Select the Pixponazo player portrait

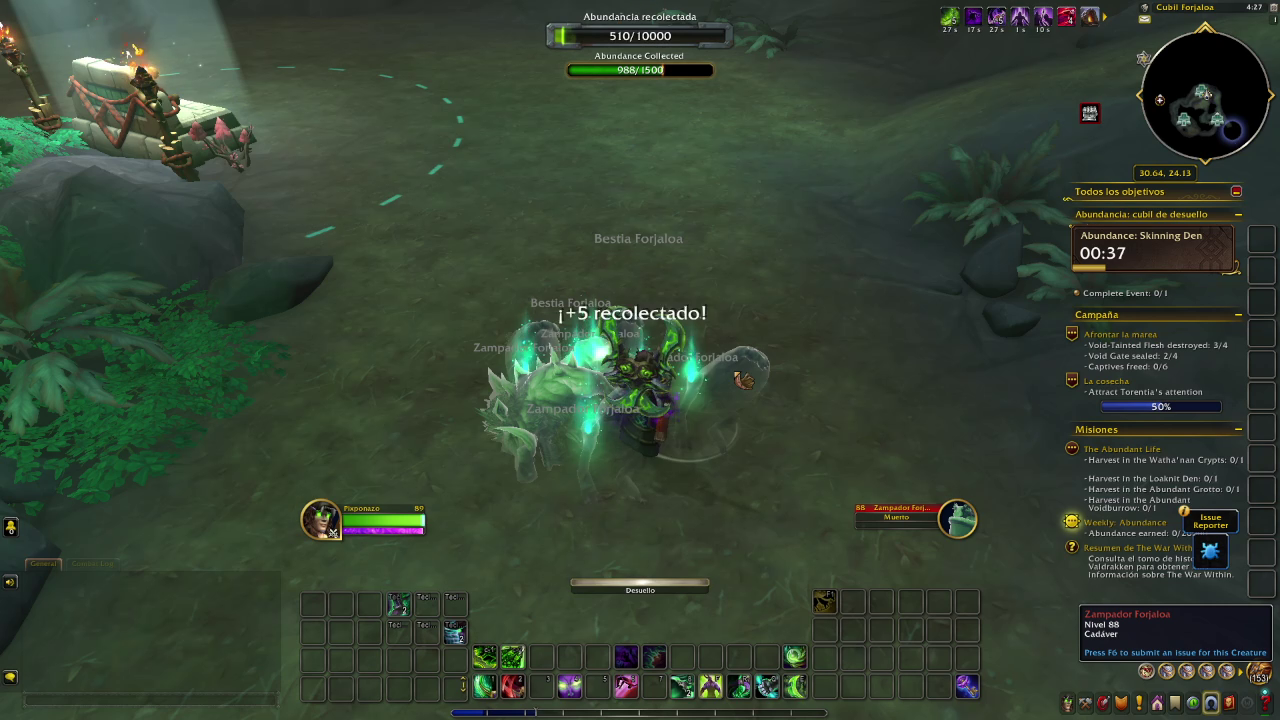[x=321, y=519]
